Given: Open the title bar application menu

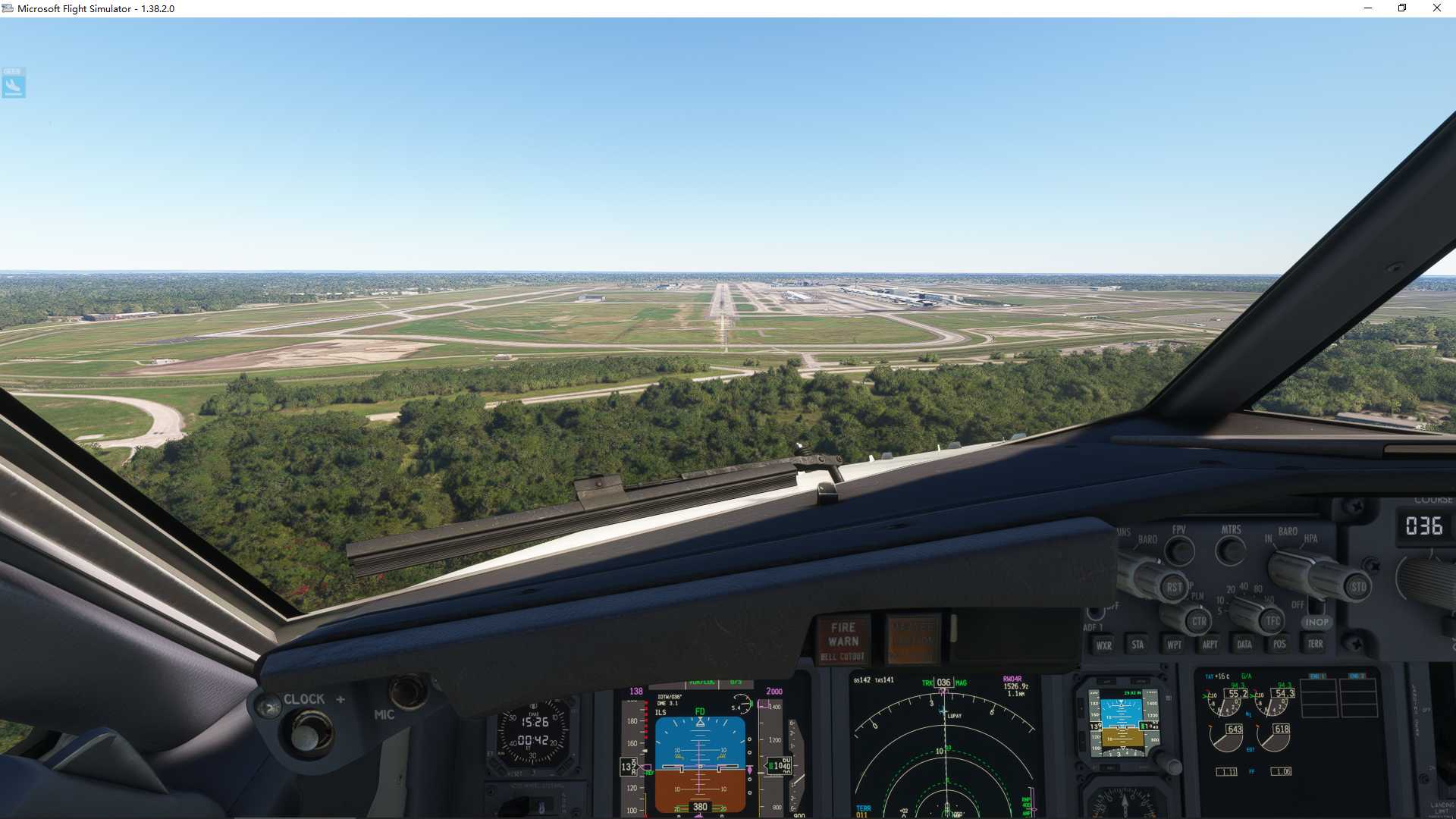Looking at the screenshot, I should (8, 8).
